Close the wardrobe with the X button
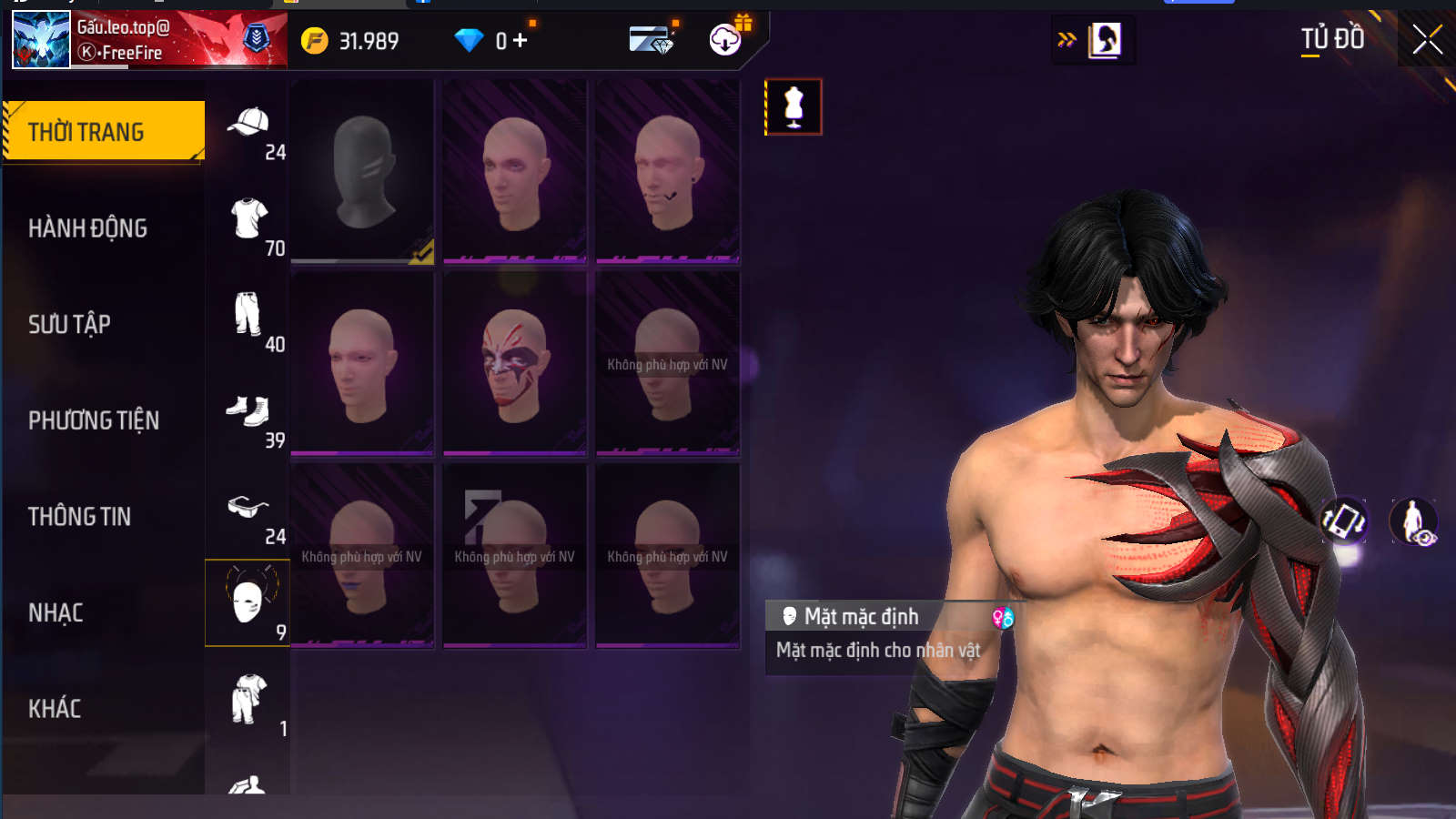The width and height of the screenshot is (1456, 819). coord(1427,40)
